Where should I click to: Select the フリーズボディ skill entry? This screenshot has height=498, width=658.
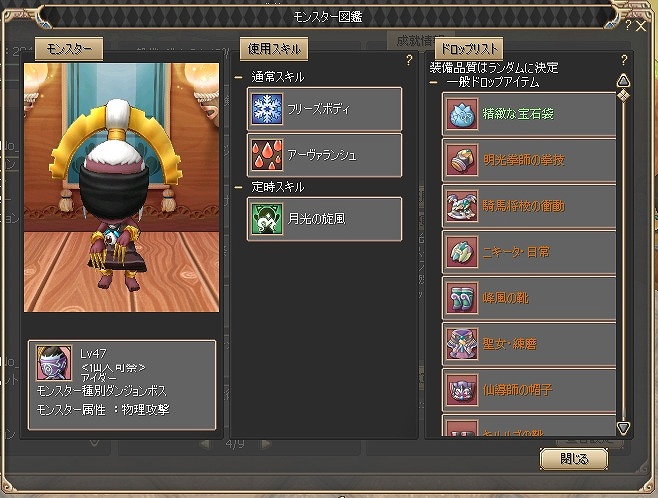pos(325,108)
